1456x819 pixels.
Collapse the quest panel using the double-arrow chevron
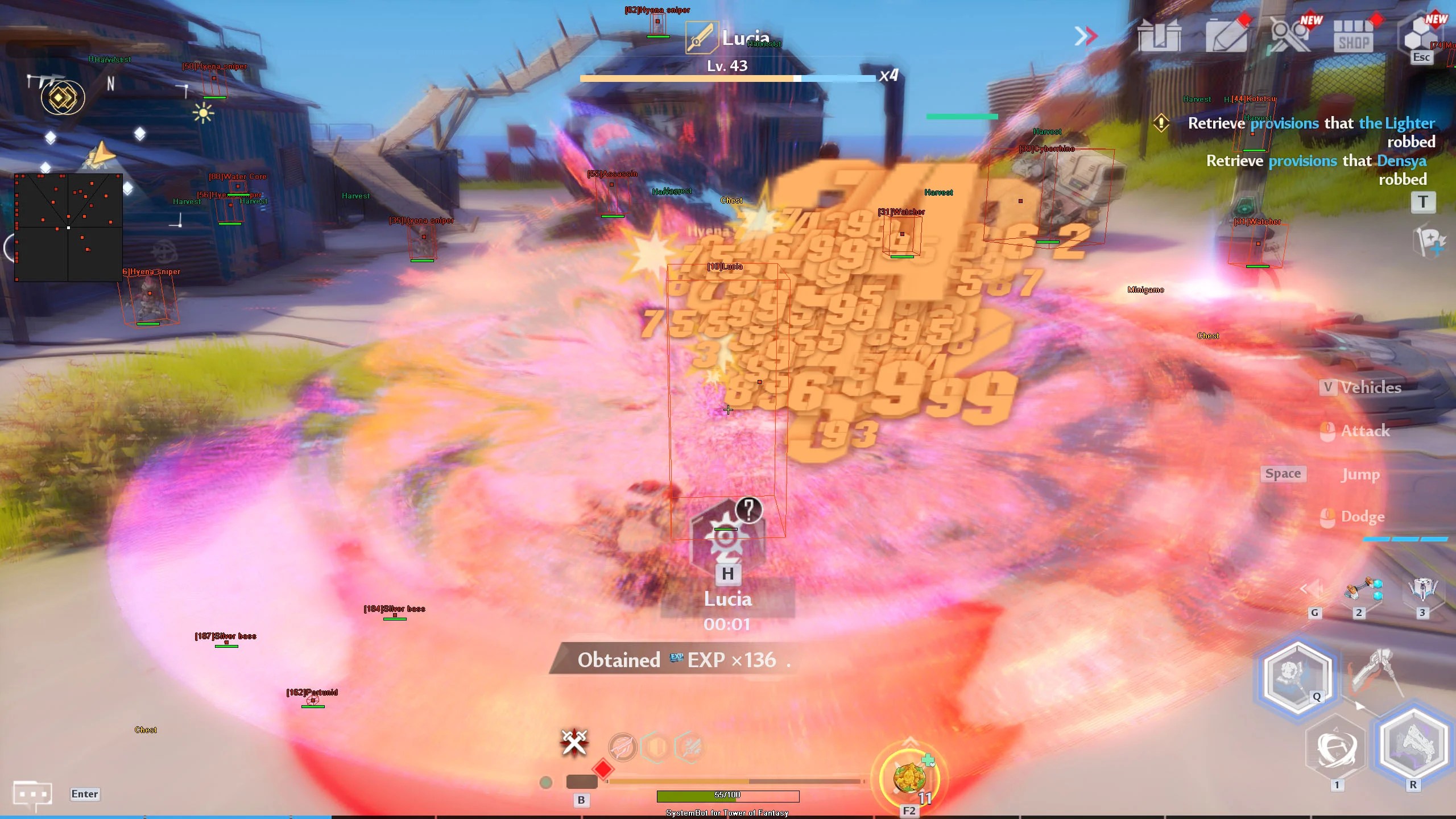(1086, 35)
